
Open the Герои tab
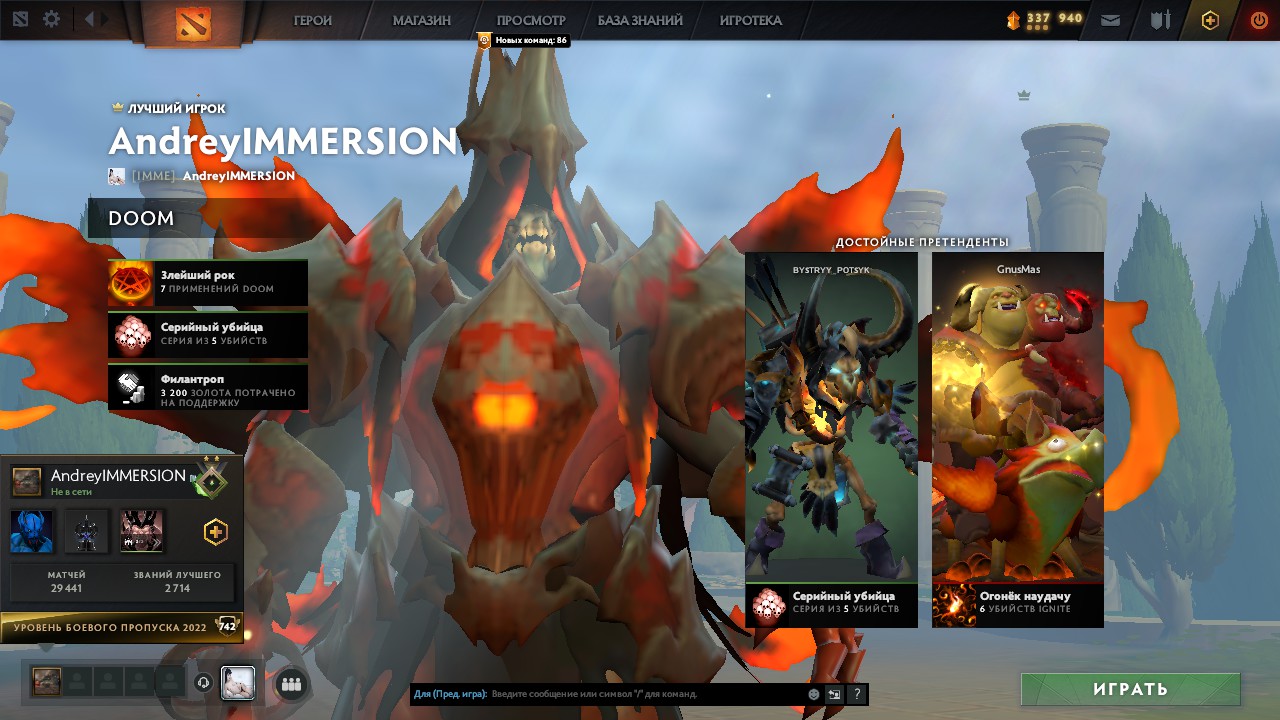pos(312,20)
